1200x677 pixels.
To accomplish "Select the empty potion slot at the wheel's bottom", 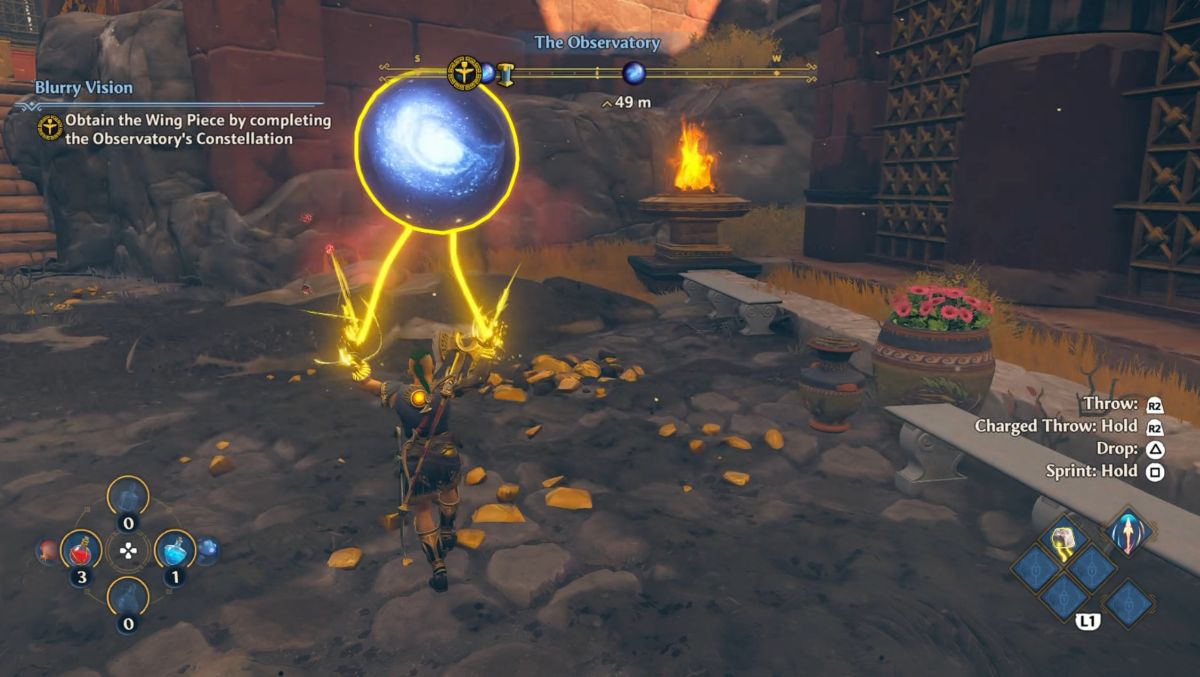I will click(128, 597).
